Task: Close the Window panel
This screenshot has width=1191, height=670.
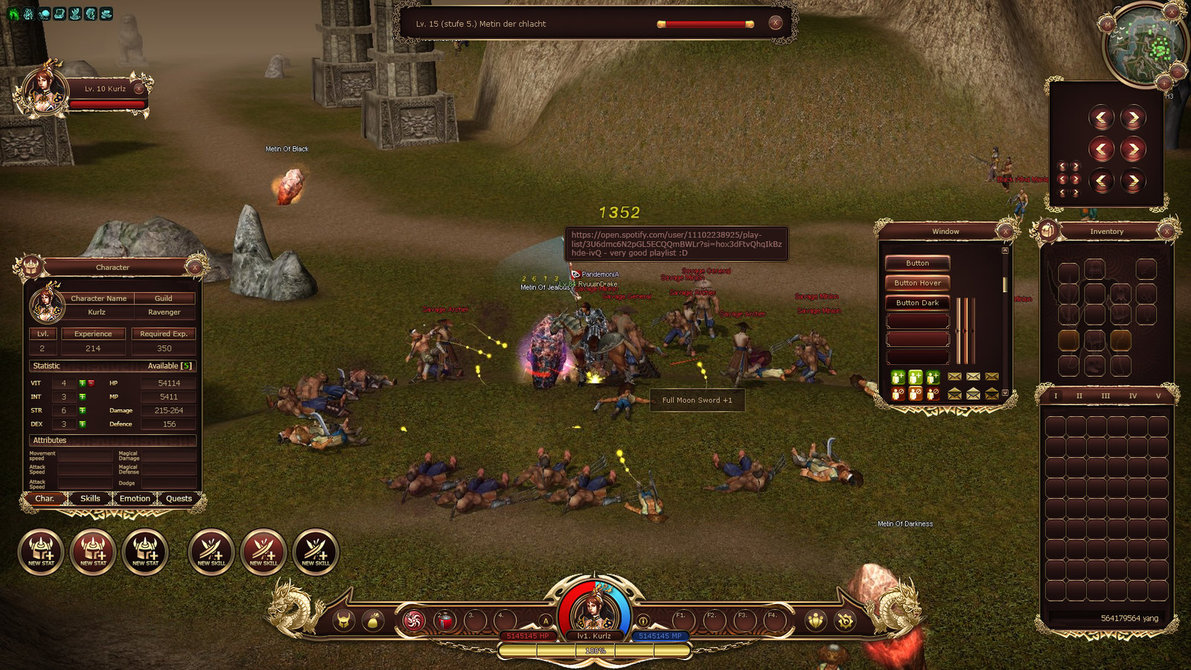Action: (x=1004, y=231)
